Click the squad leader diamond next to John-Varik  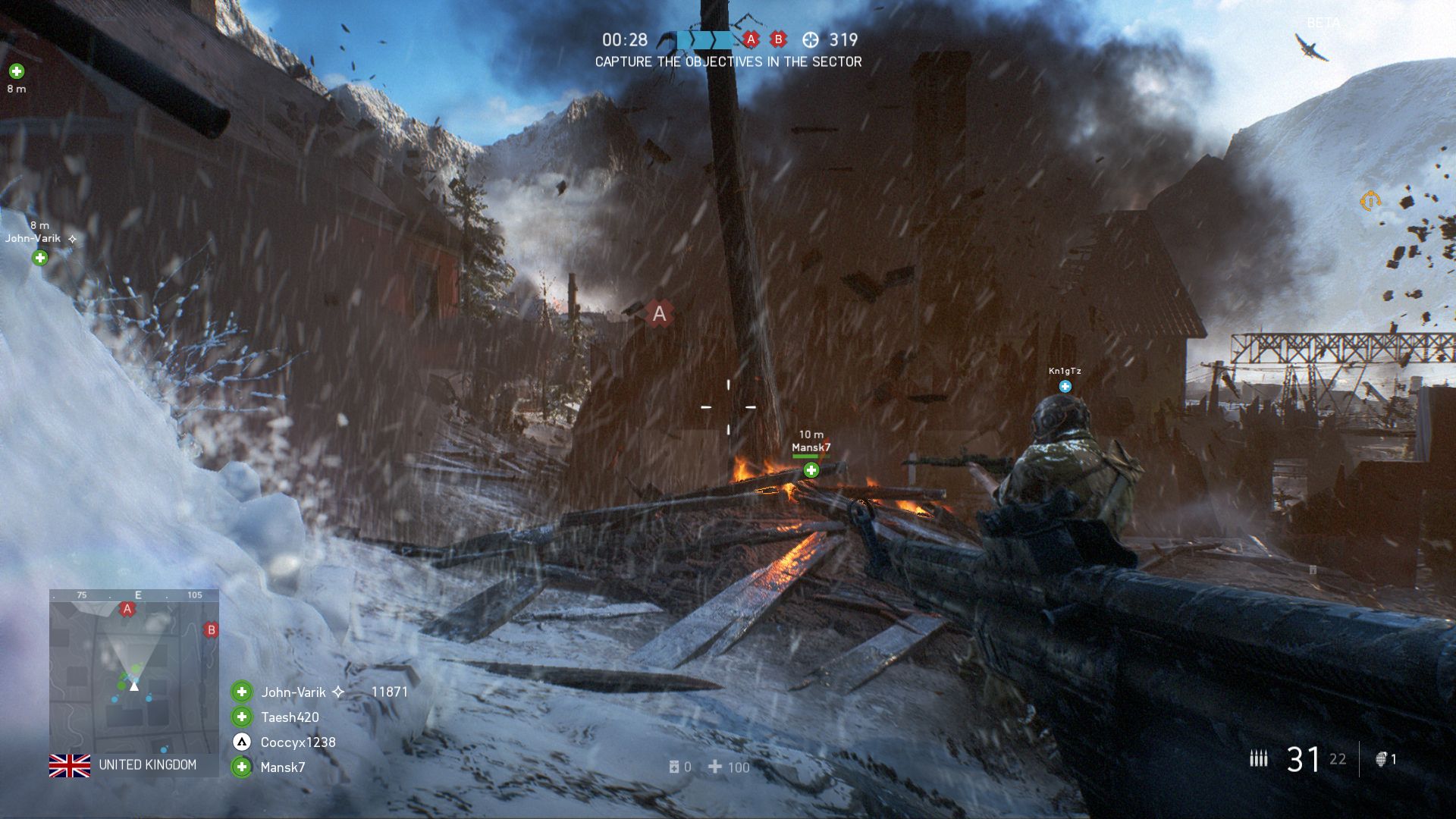click(x=338, y=692)
